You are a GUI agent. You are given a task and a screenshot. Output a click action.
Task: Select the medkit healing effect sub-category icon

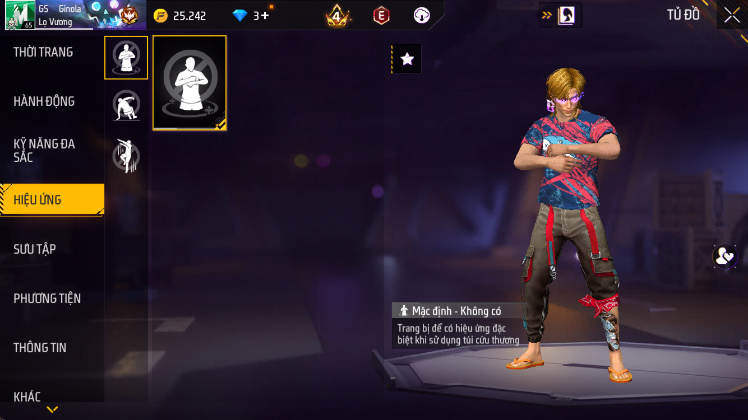(x=126, y=58)
